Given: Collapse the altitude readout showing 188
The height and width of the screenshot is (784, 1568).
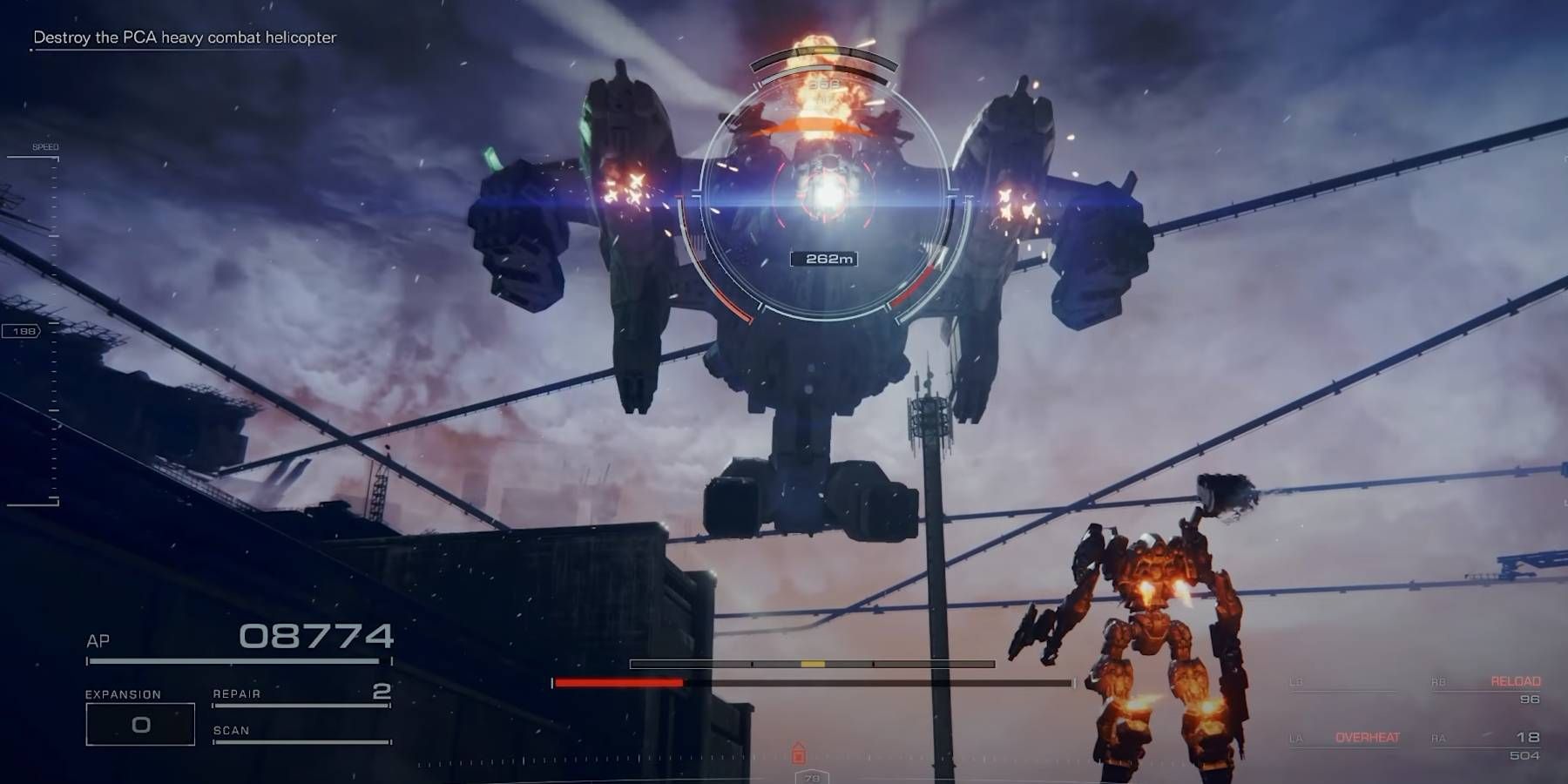Looking at the screenshot, I should (26, 331).
